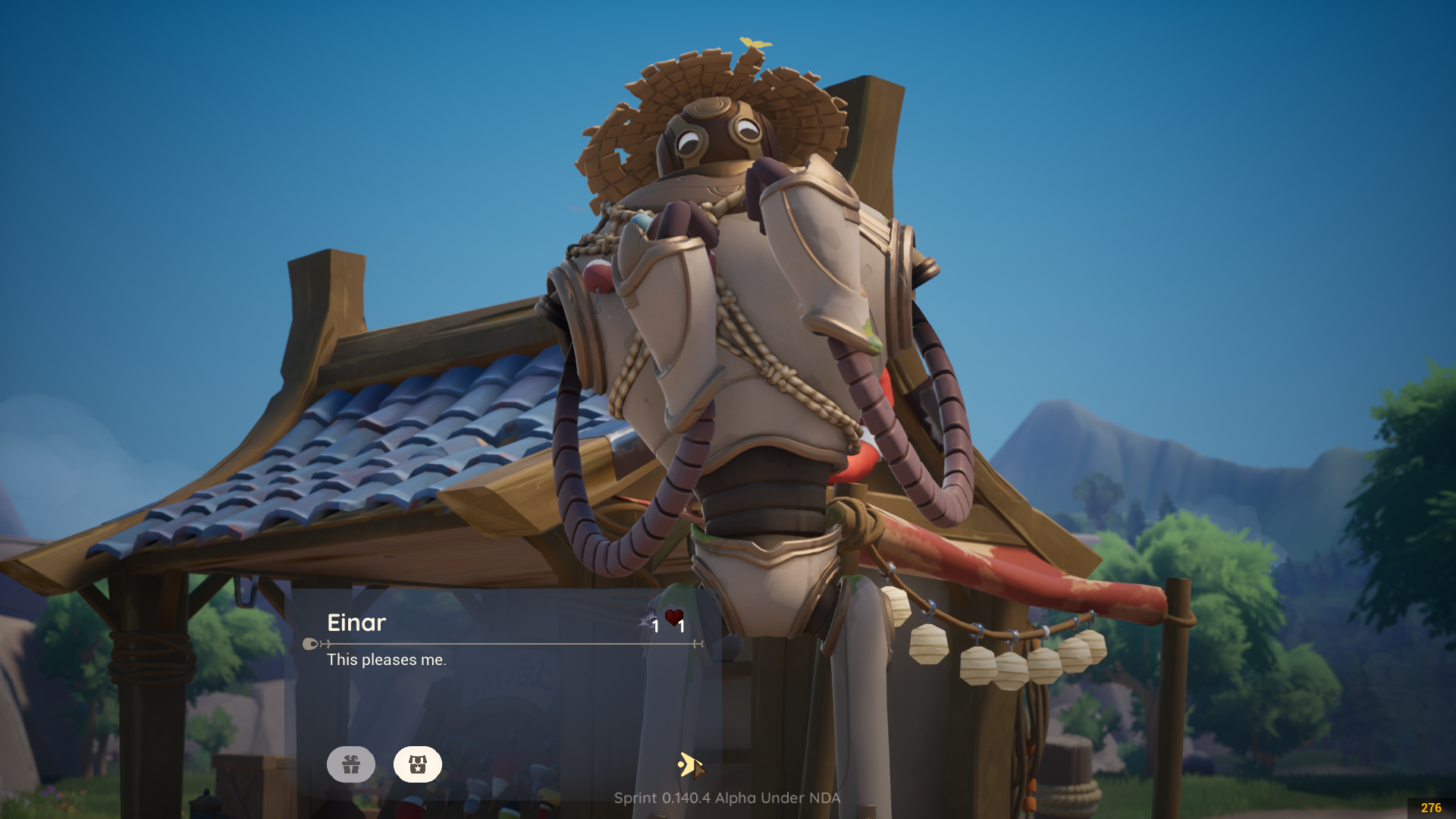Click the gift button in Einar's dialogue
The image size is (1456, 819).
pos(350,764)
